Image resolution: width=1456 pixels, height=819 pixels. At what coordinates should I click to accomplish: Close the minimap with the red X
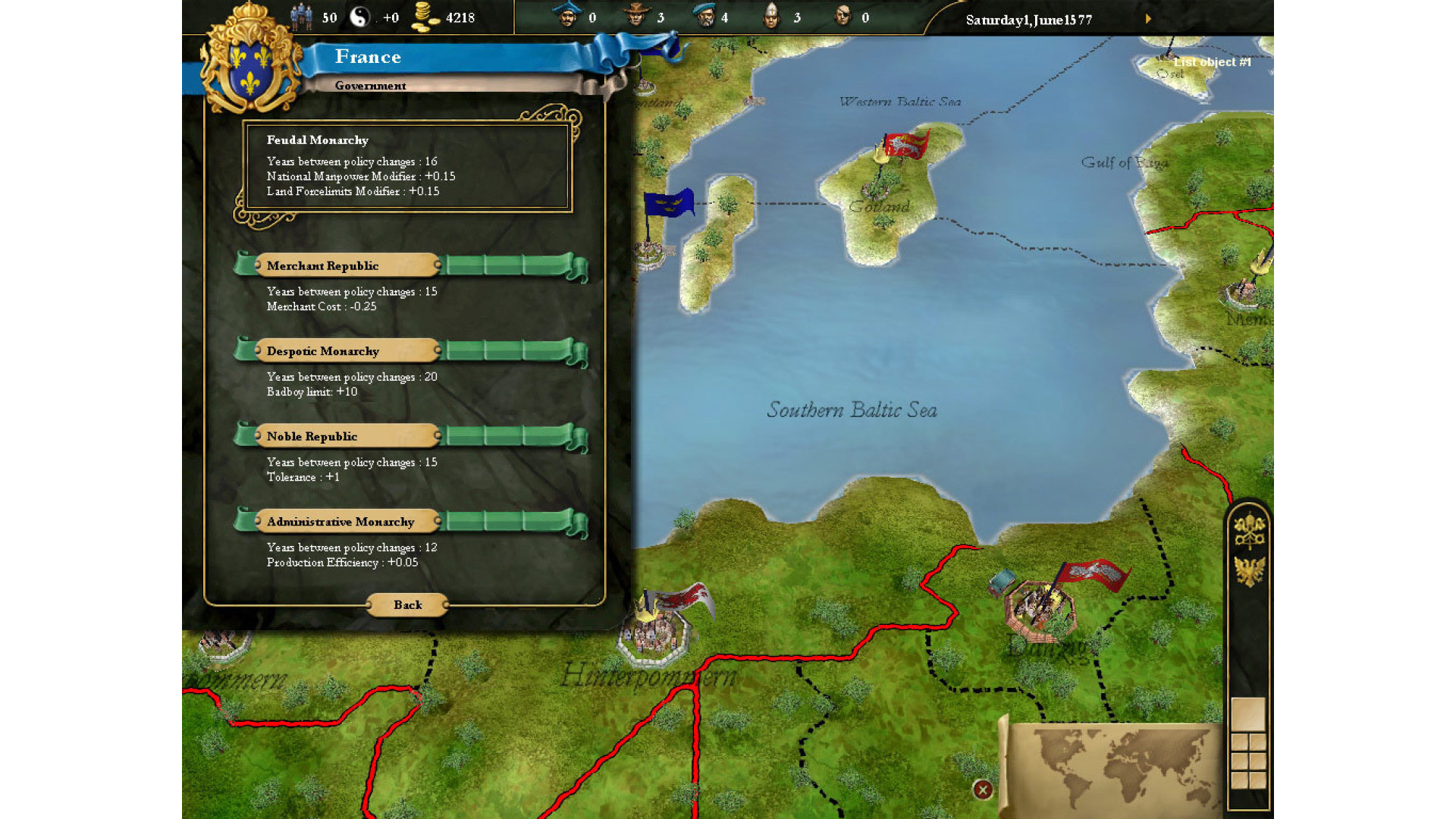click(983, 790)
